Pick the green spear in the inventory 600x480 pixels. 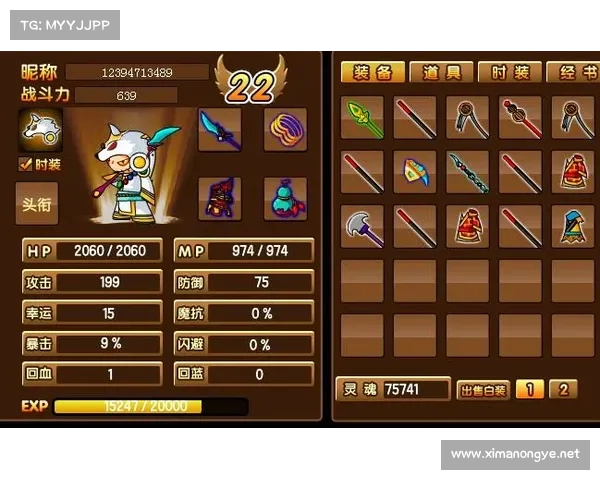(362, 117)
